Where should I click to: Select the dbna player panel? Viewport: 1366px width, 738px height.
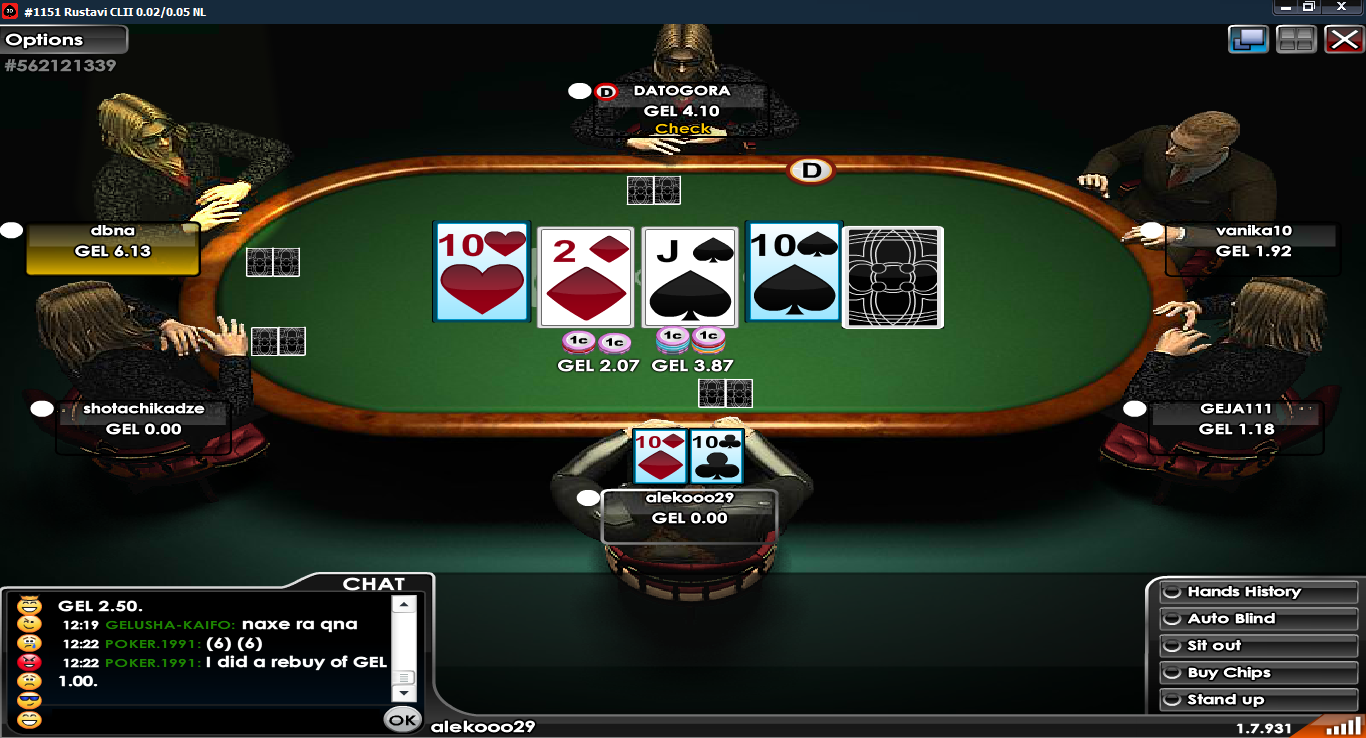[112, 249]
